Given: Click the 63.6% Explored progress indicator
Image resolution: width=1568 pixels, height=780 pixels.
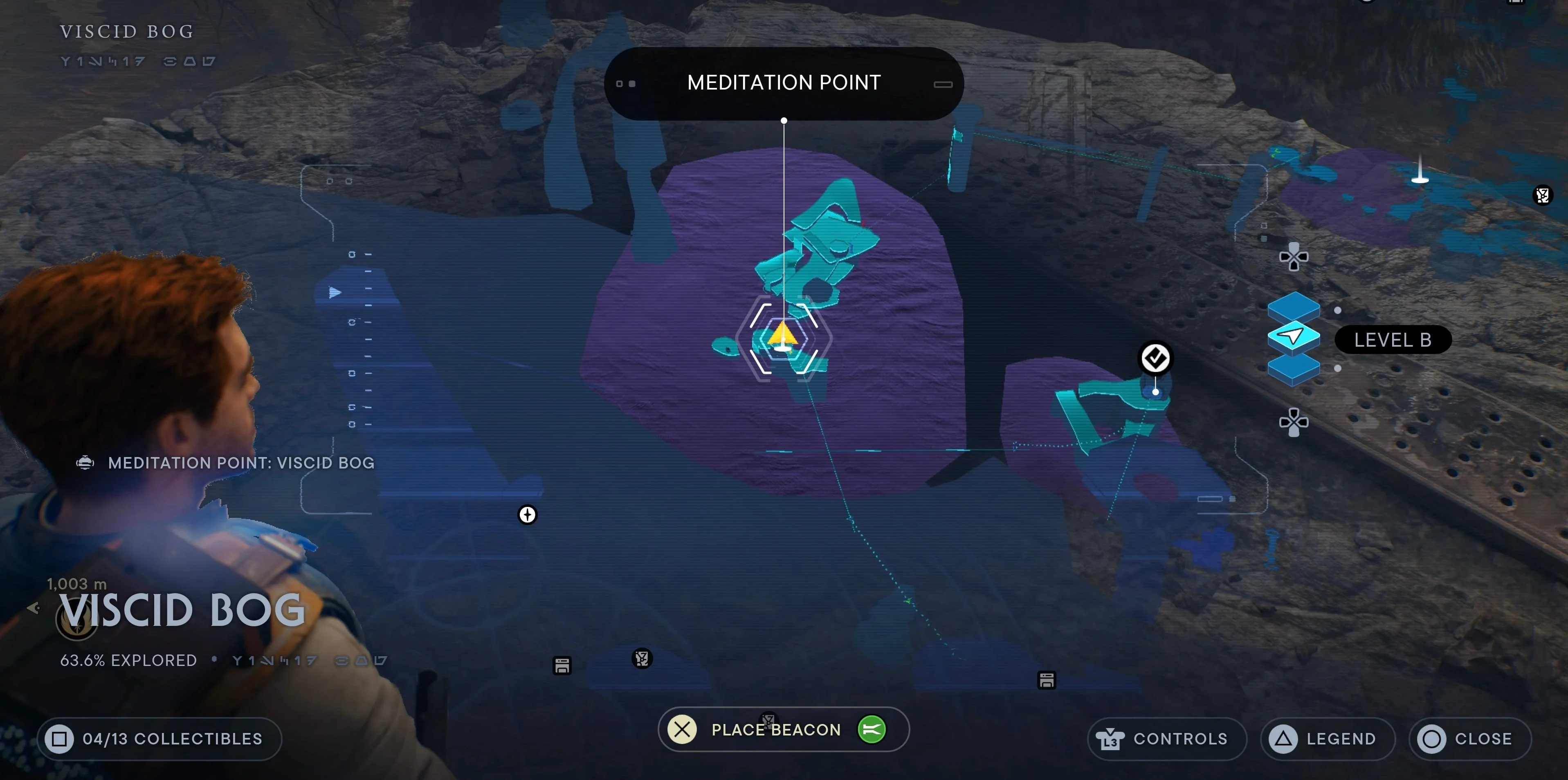Looking at the screenshot, I should [128, 659].
